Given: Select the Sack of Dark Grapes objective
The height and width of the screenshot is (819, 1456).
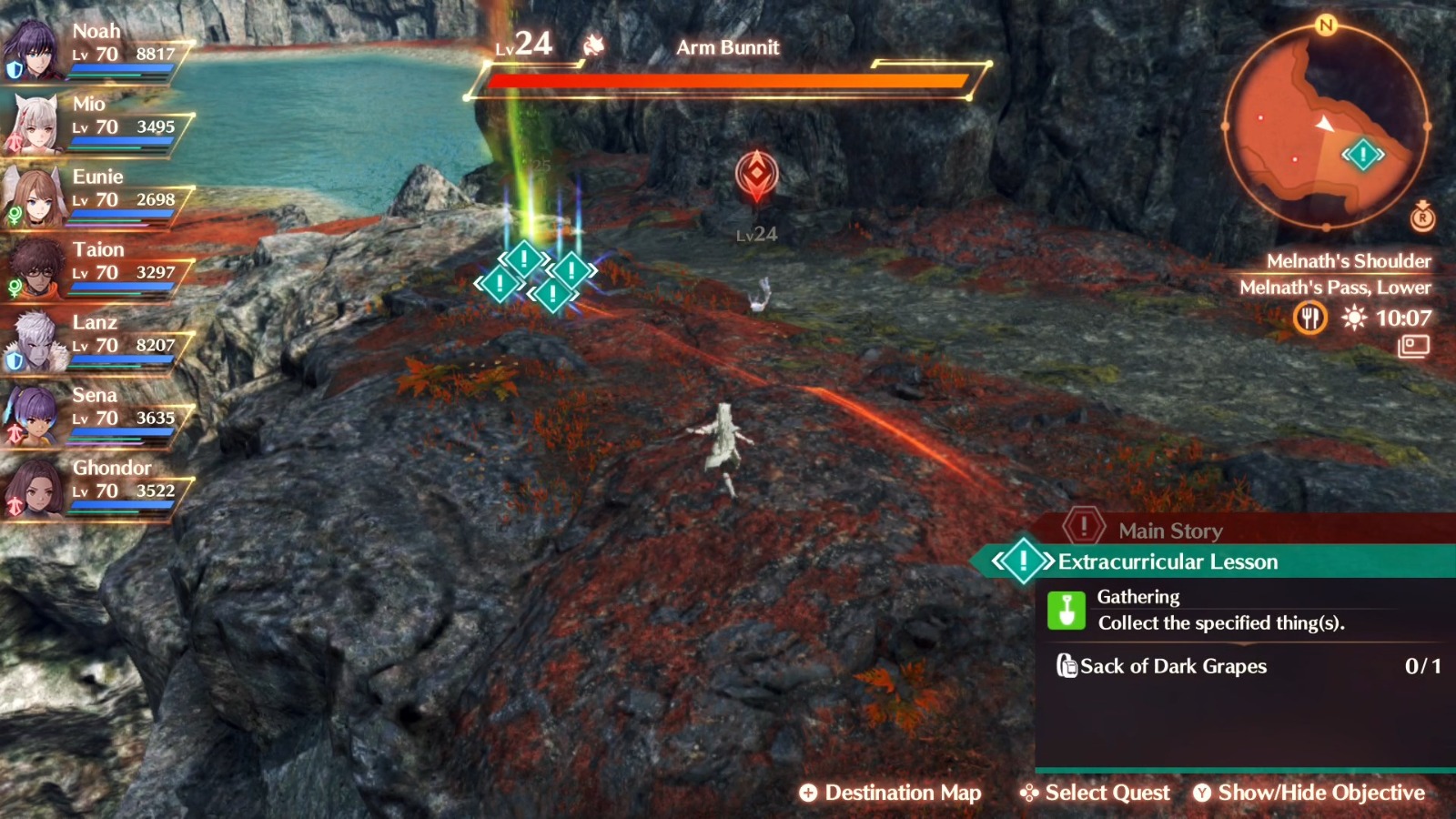Looking at the screenshot, I should coord(1172,667).
